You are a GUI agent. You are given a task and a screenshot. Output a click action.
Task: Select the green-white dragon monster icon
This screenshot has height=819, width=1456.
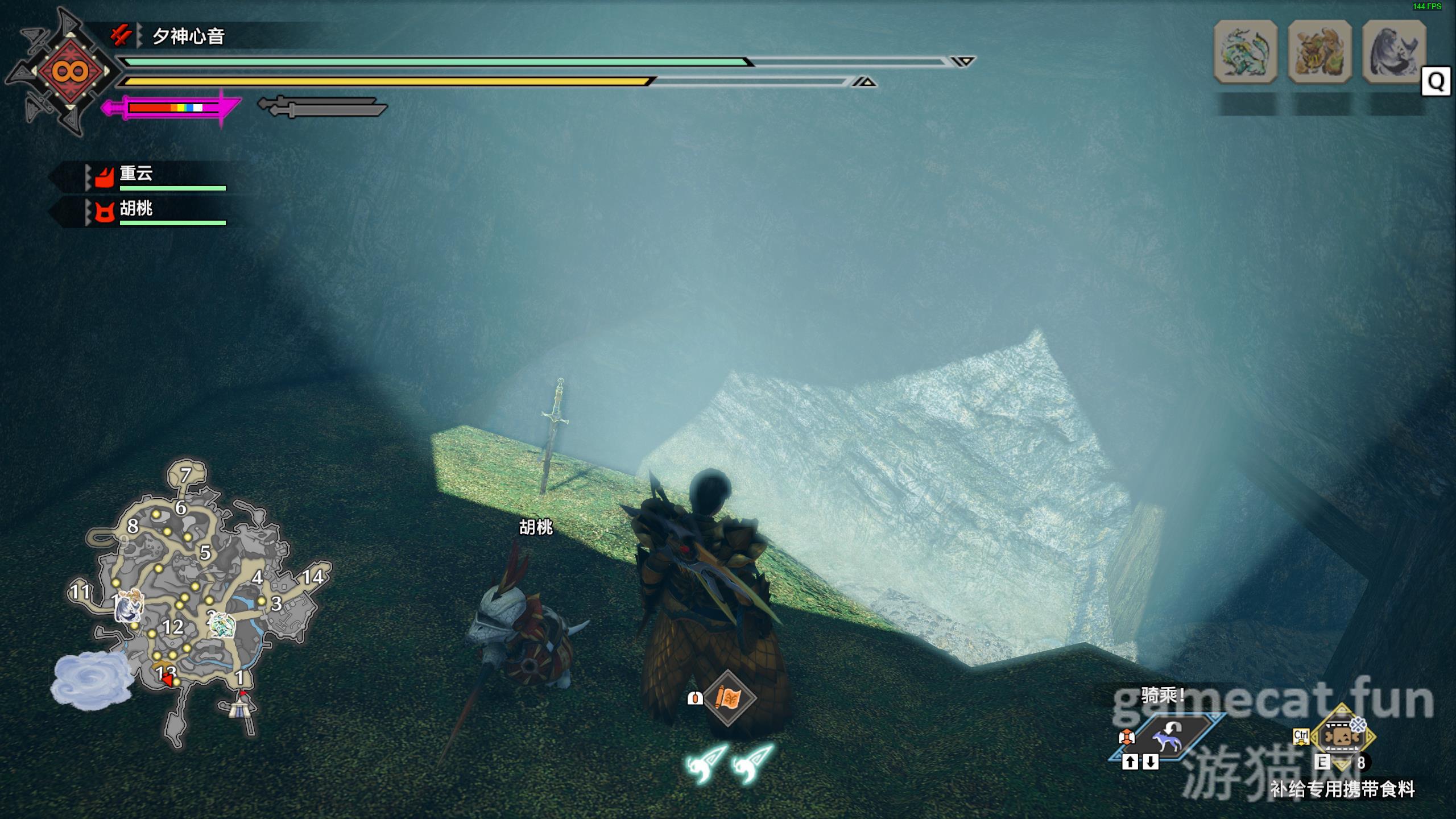pyautogui.click(x=1245, y=52)
